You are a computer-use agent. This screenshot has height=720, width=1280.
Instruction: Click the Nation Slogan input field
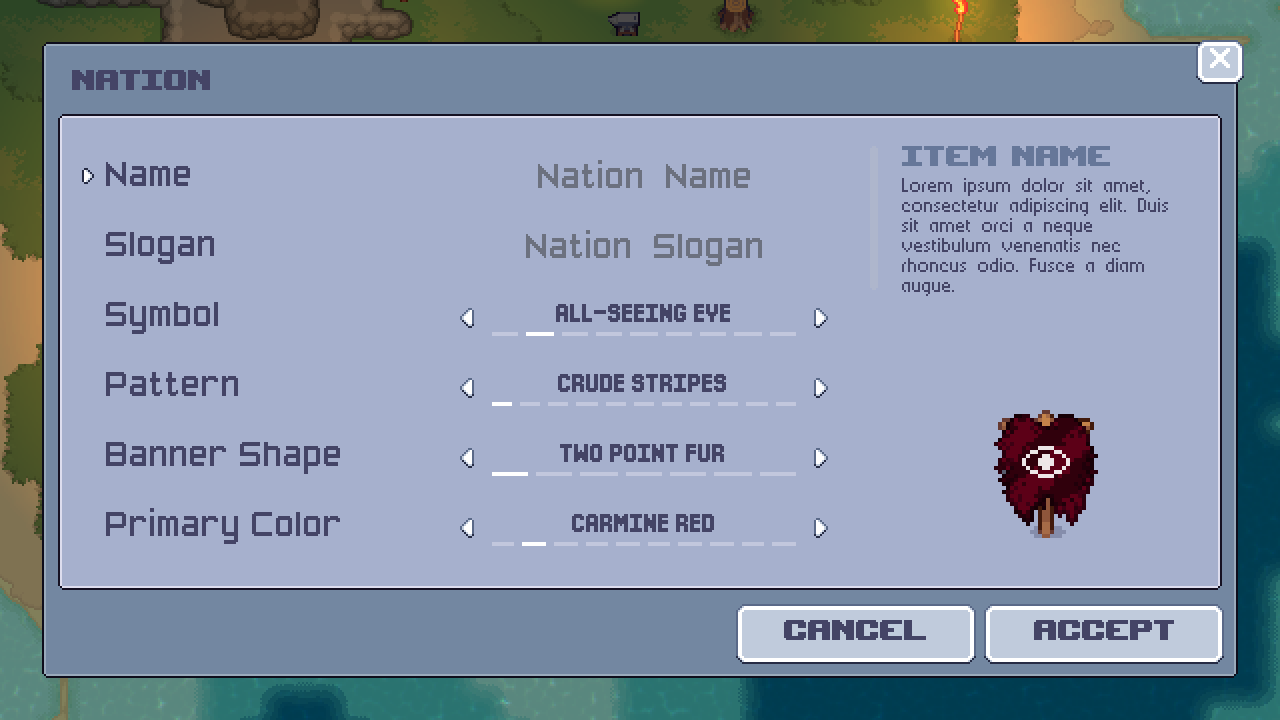pos(643,247)
